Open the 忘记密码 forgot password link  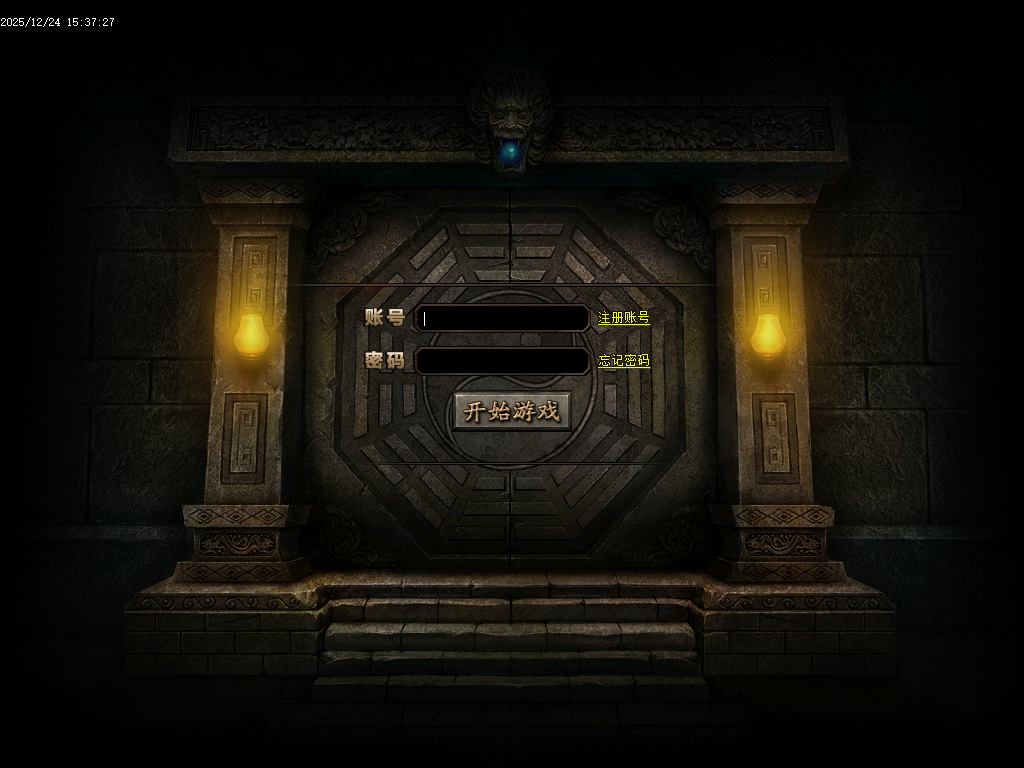pyautogui.click(x=624, y=361)
